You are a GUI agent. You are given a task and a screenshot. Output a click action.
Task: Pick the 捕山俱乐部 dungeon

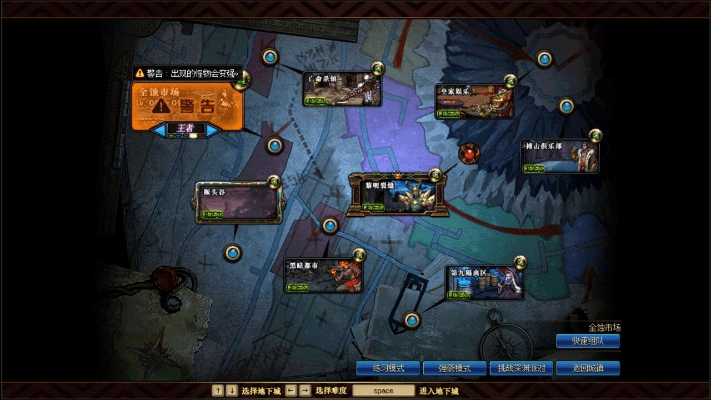tap(560, 155)
